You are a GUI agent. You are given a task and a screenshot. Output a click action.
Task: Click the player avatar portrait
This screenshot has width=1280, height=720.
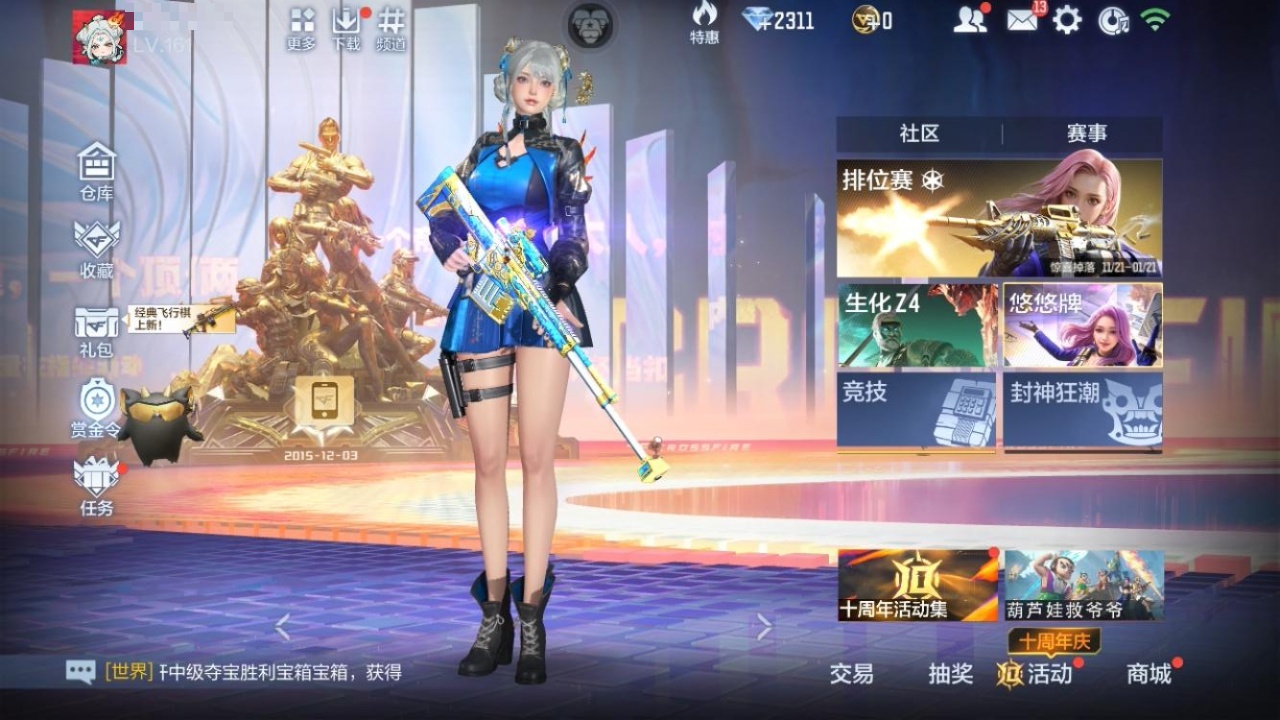(99, 38)
